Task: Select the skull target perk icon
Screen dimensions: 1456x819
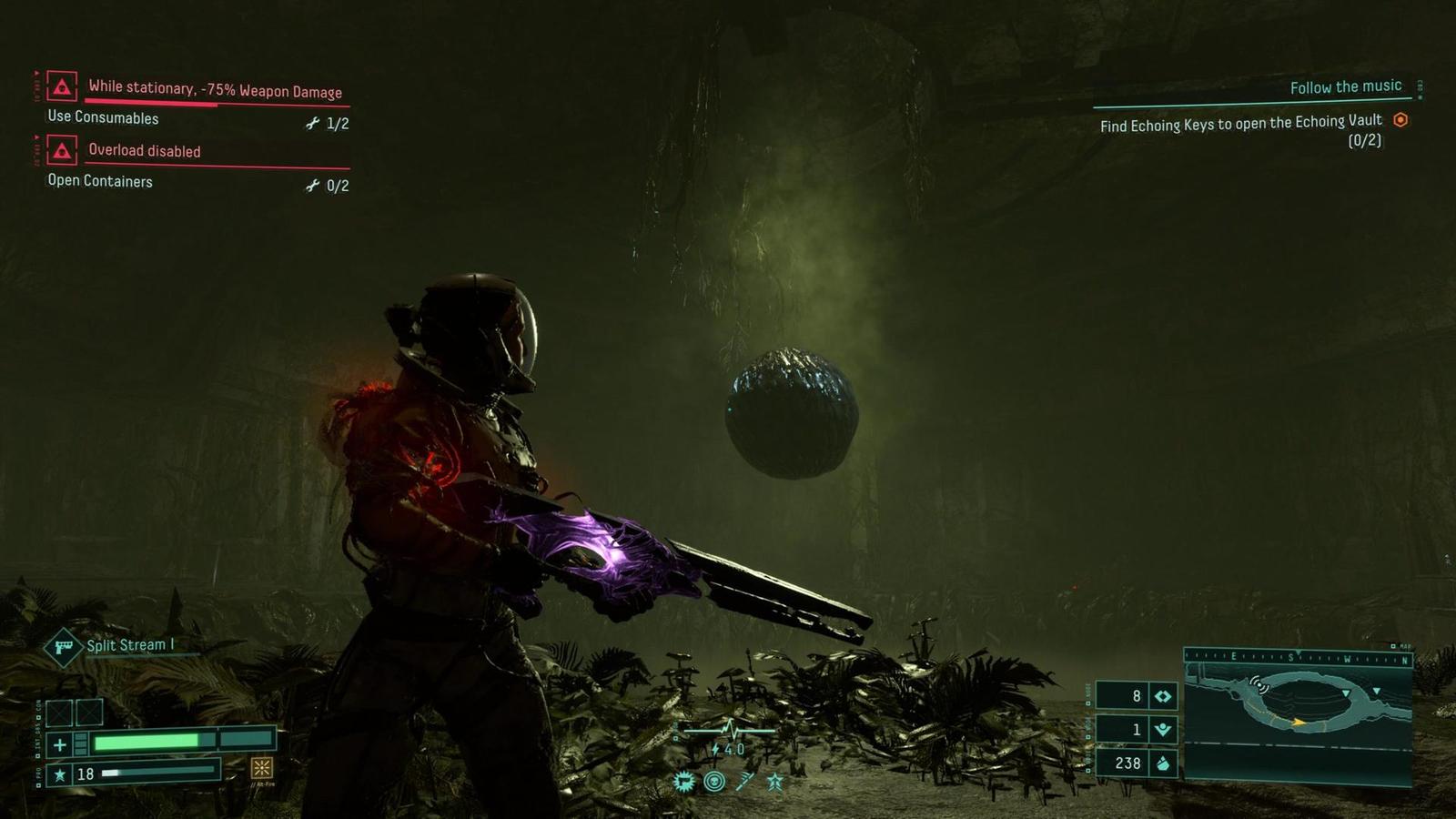Action: coord(714,781)
